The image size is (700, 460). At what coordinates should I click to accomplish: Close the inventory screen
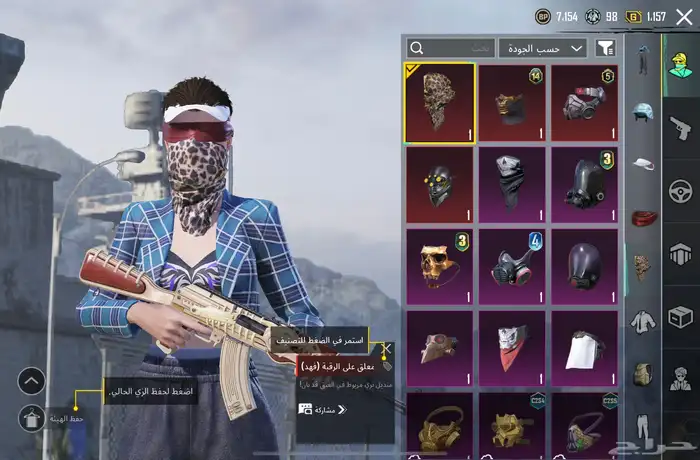click(x=684, y=16)
